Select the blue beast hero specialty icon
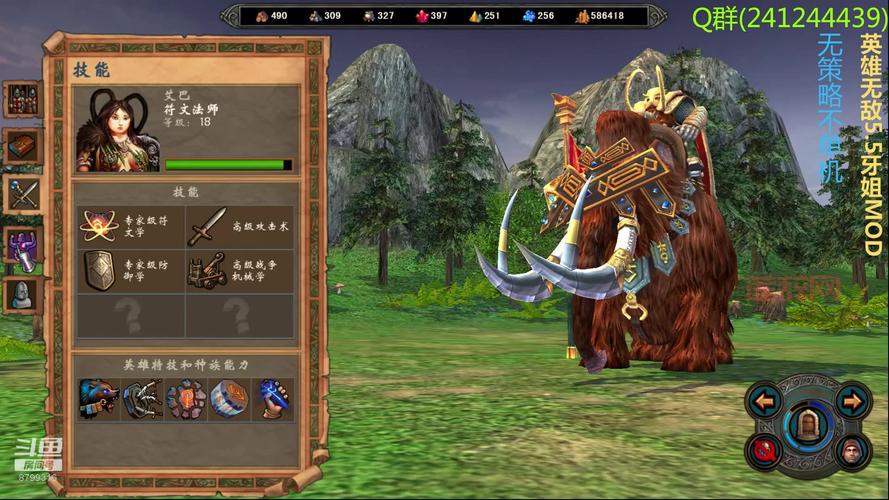Viewport: 889px width, 500px height. [x=100, y=398]
